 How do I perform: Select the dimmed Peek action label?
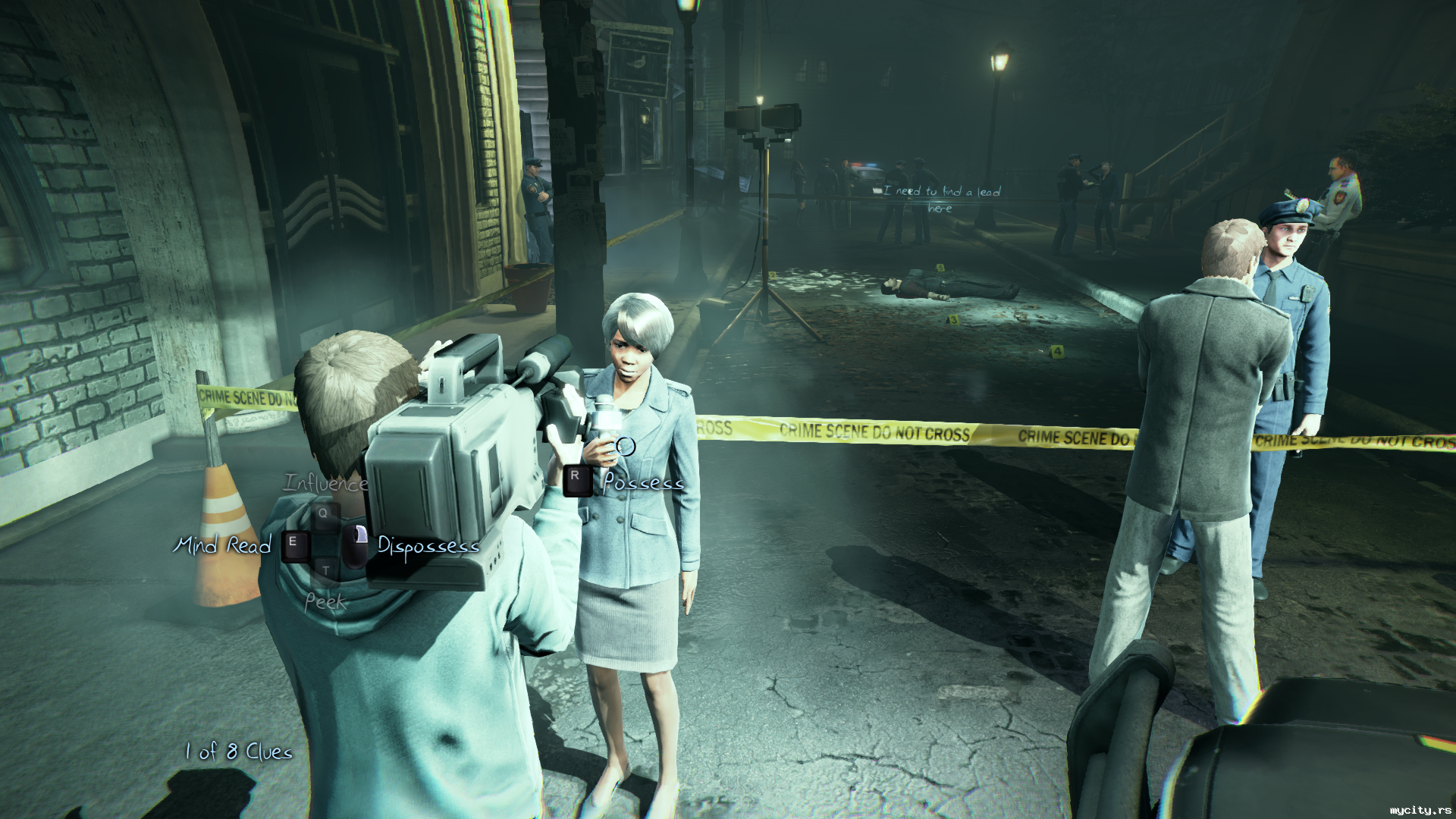pos(325,602)
